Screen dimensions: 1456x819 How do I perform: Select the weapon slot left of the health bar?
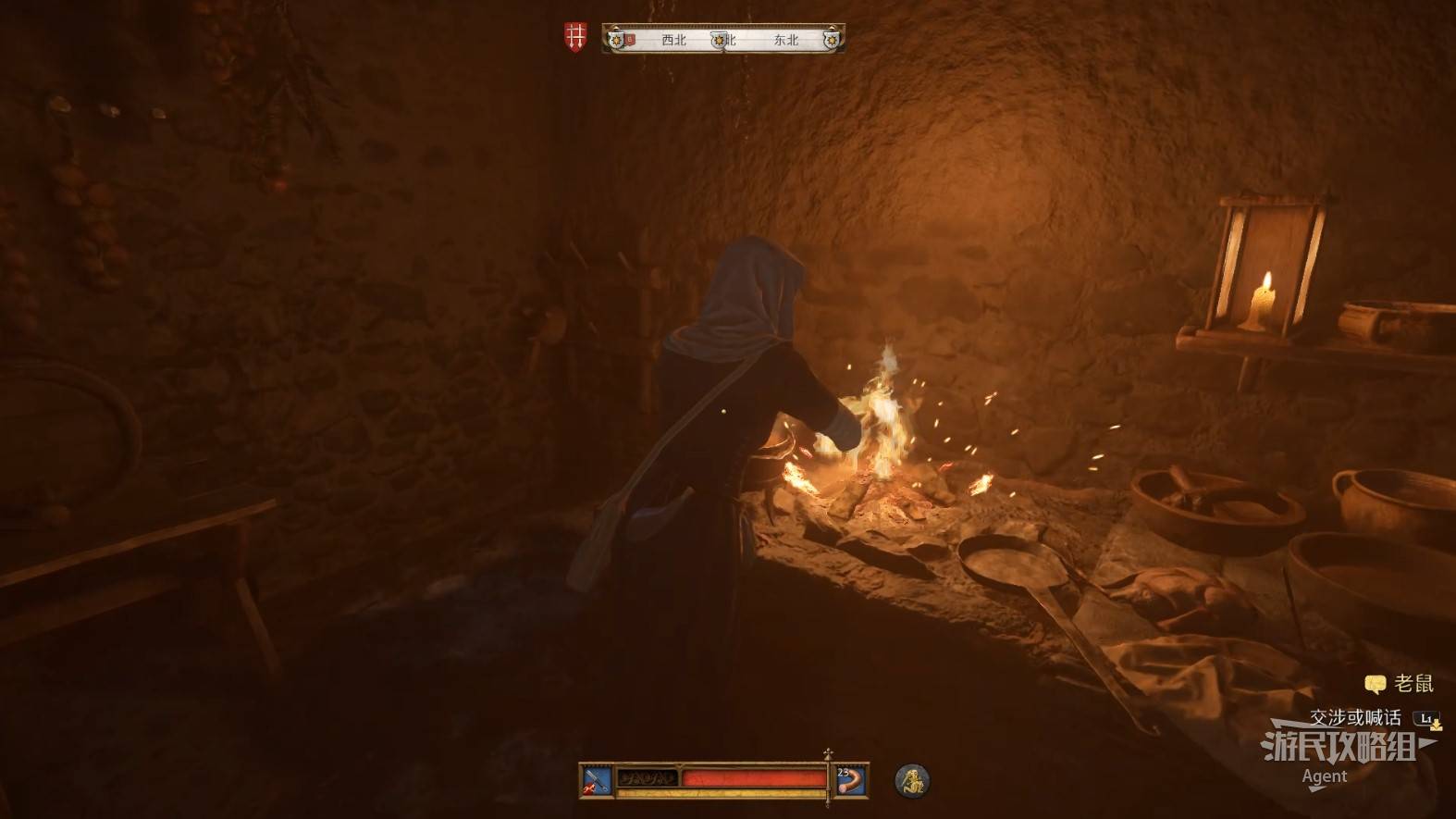596,780
